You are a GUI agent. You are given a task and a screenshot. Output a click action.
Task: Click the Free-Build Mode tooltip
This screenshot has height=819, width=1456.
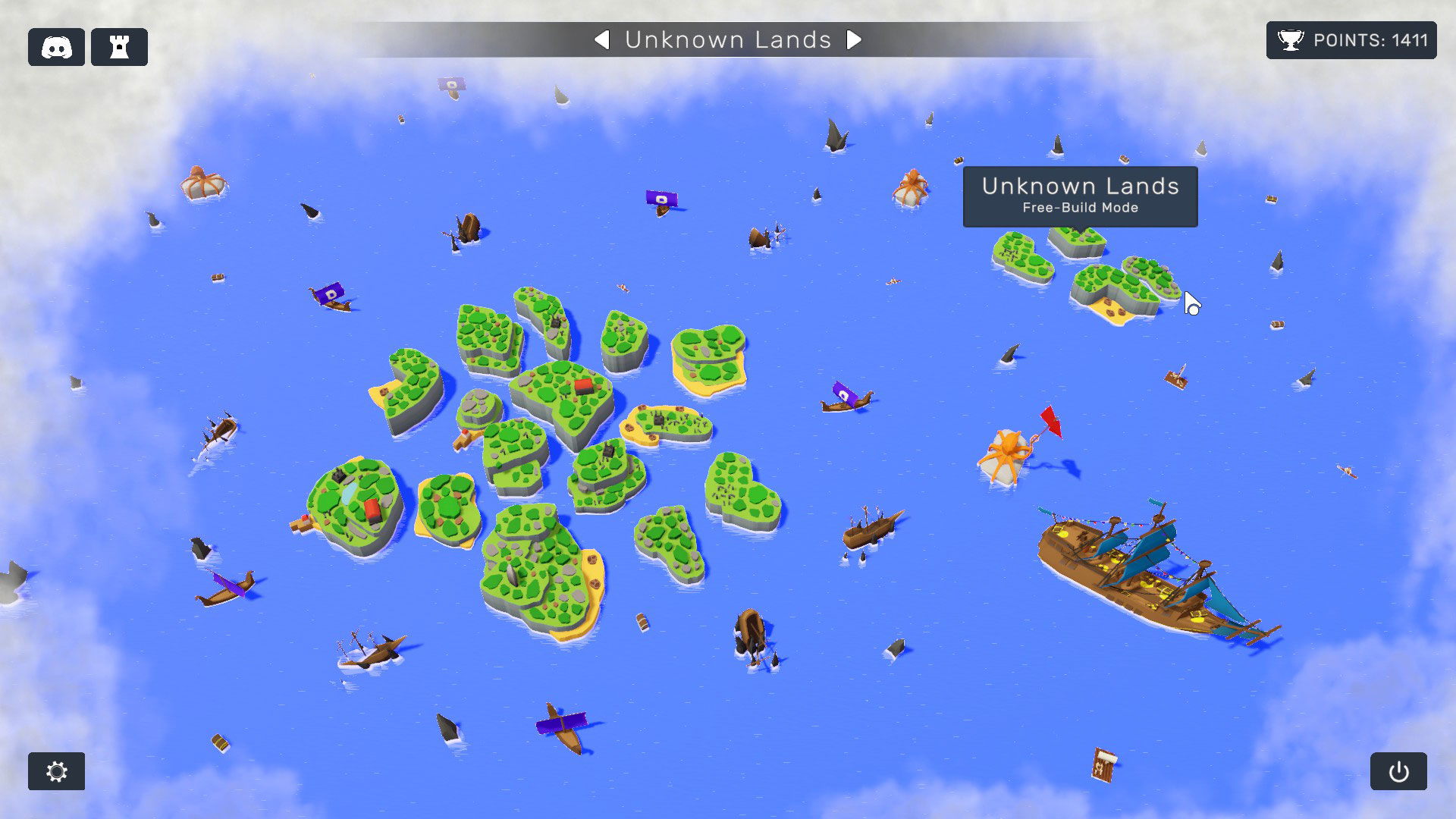point(1081,208)
